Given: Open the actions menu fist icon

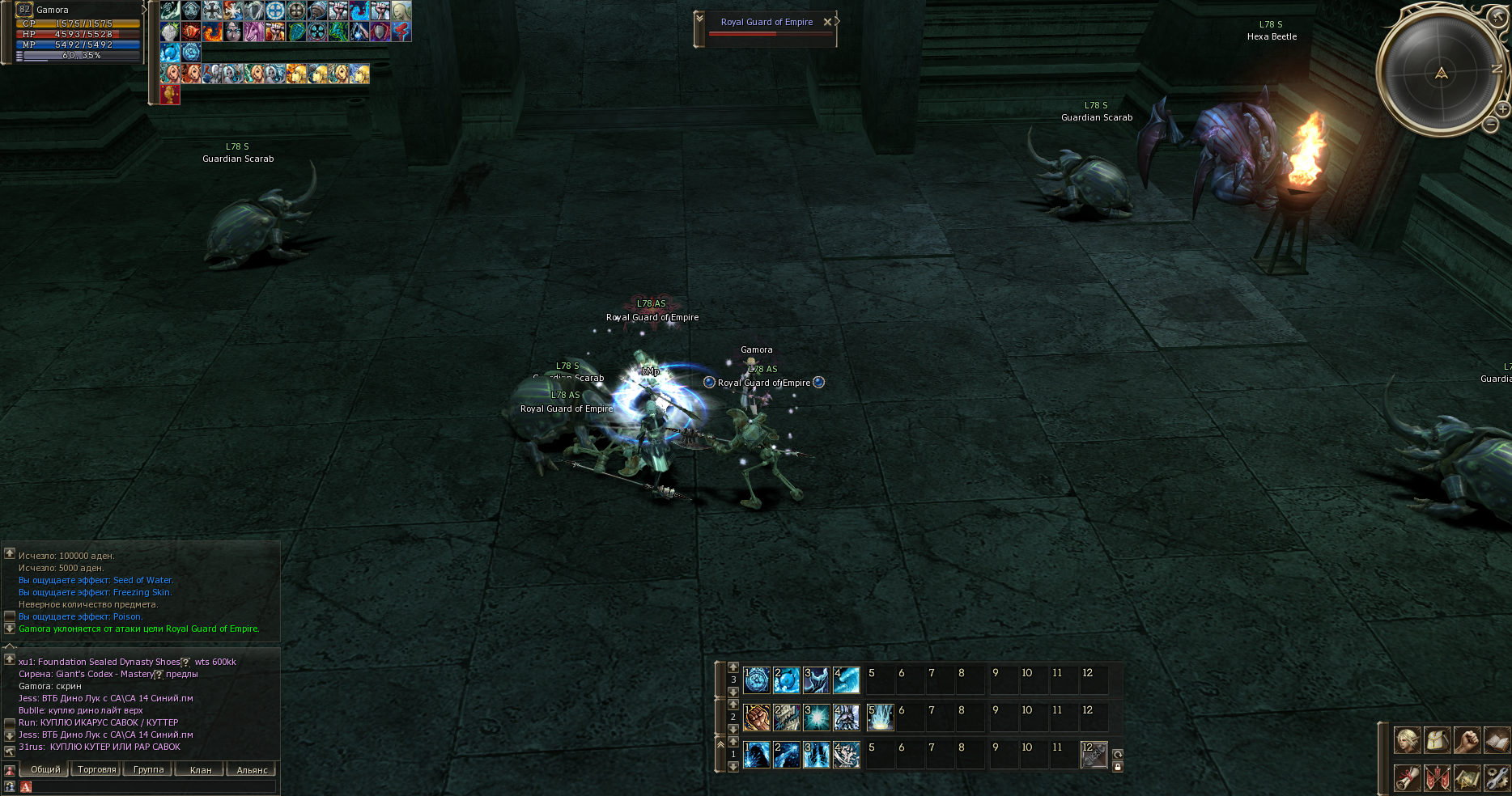Looking at the screenshot, I should click(1467, 740).
